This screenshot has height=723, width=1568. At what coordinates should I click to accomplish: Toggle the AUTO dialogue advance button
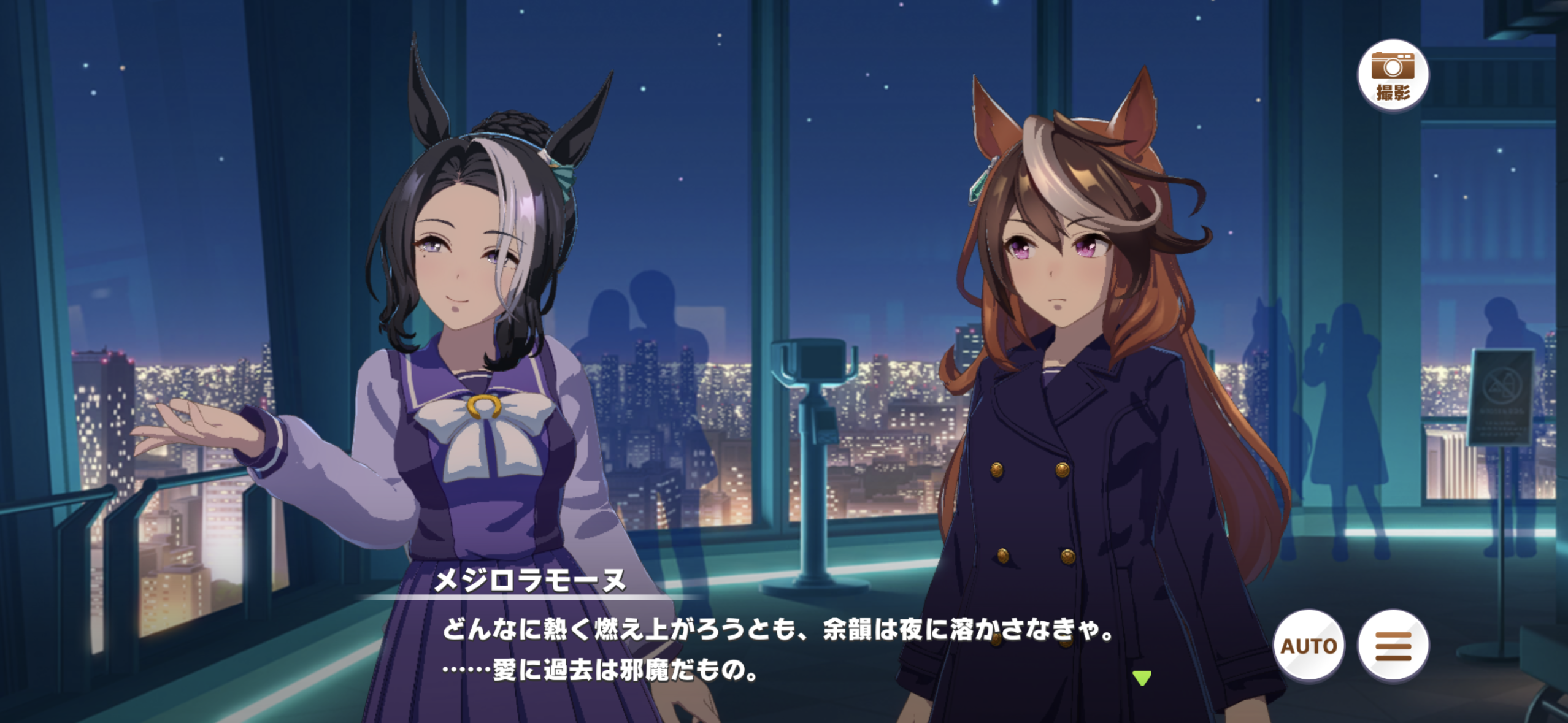pos(1309,646)
